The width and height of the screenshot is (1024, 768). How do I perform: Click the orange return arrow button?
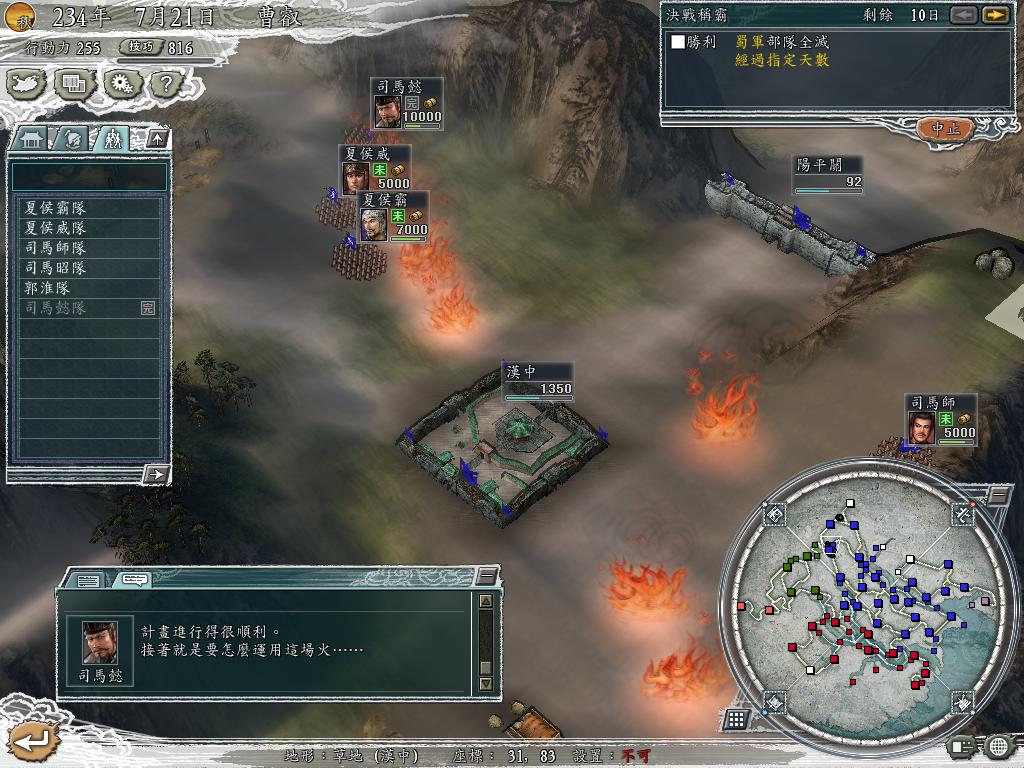pos(30,740)
